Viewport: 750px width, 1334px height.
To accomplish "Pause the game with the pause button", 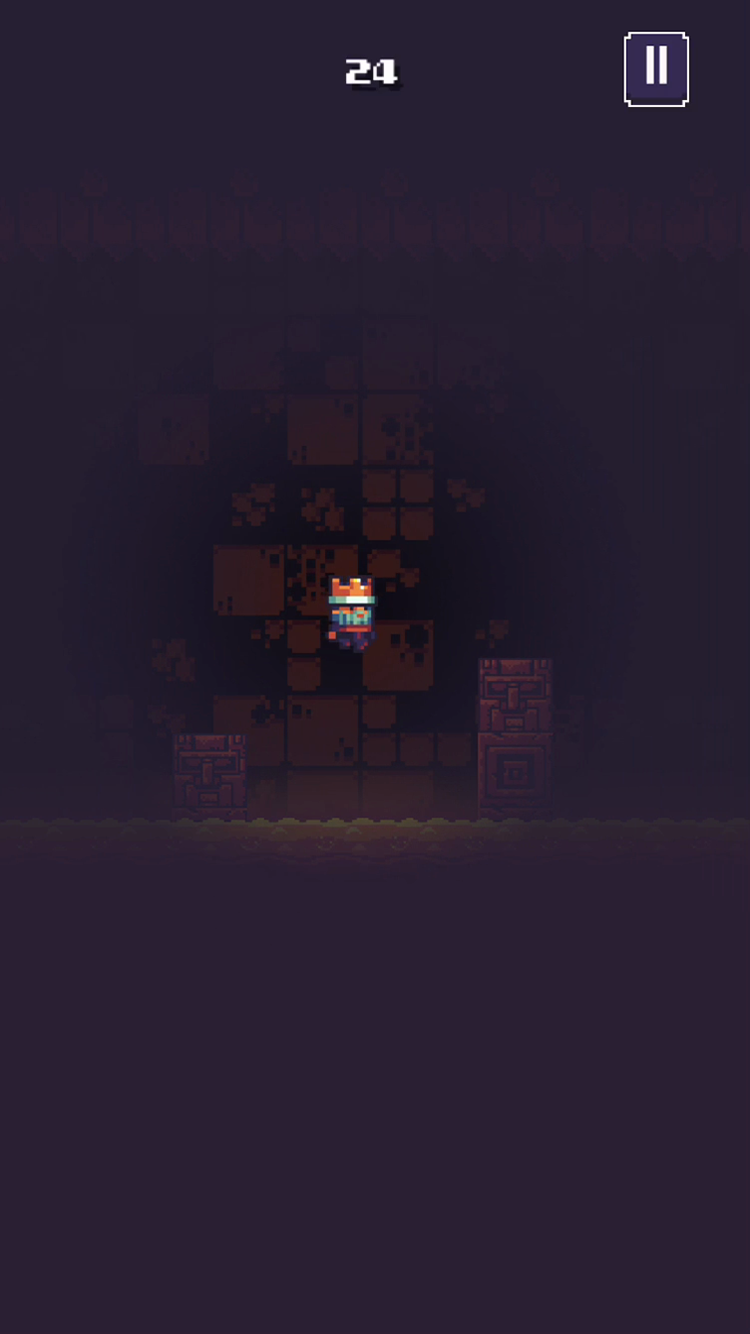I will 656,69.
